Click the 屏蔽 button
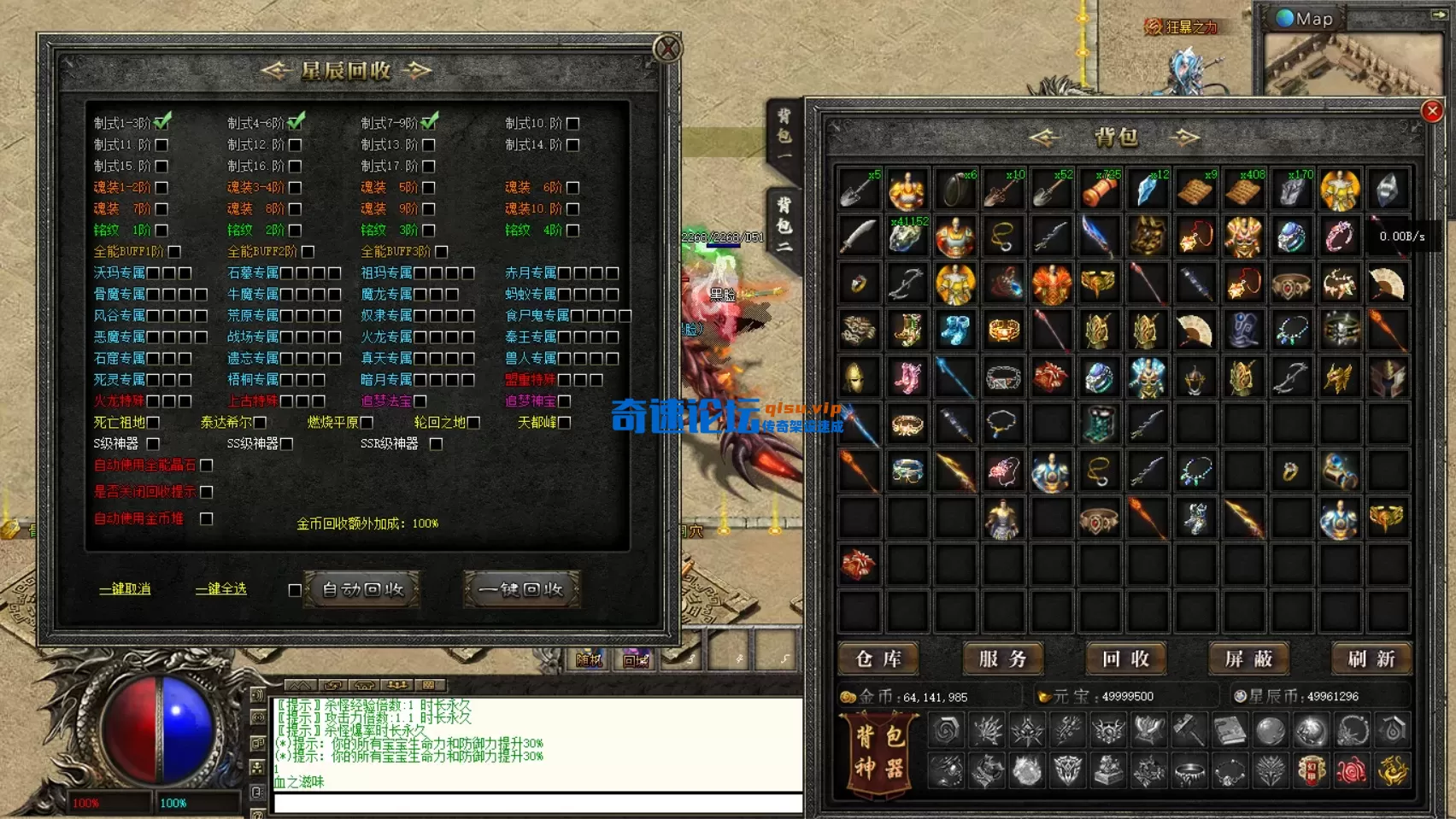The height and width of the screenshot is (819, 1456). click(x=1248, y=659)
